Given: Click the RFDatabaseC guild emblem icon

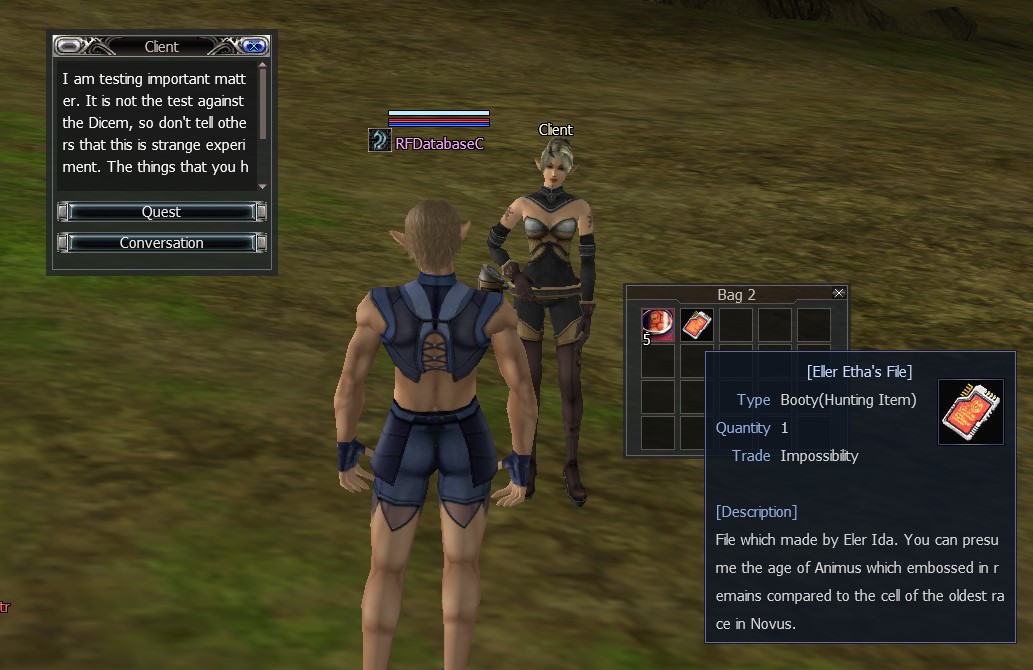Looking at the screenshot, I should [x=379, y=141].
